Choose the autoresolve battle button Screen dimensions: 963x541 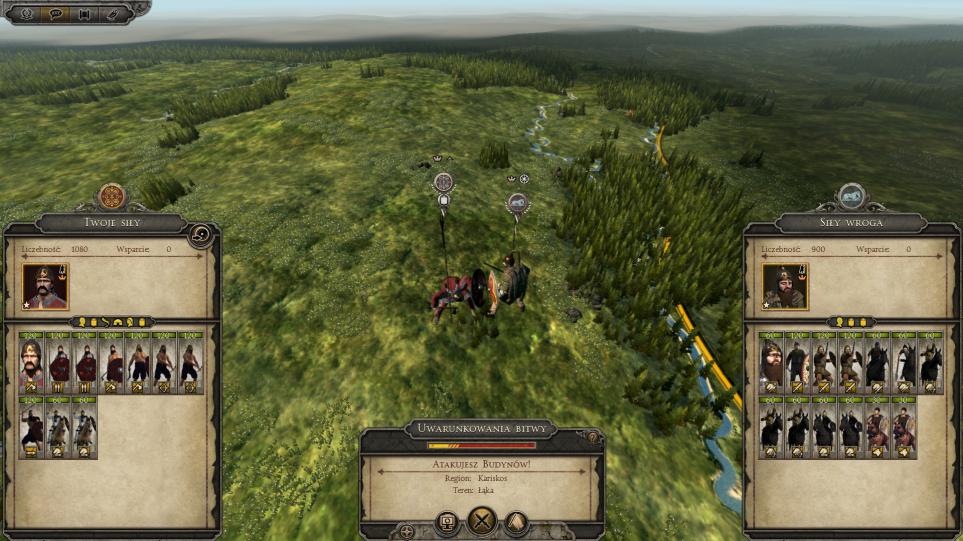click(x=449, y=521)
